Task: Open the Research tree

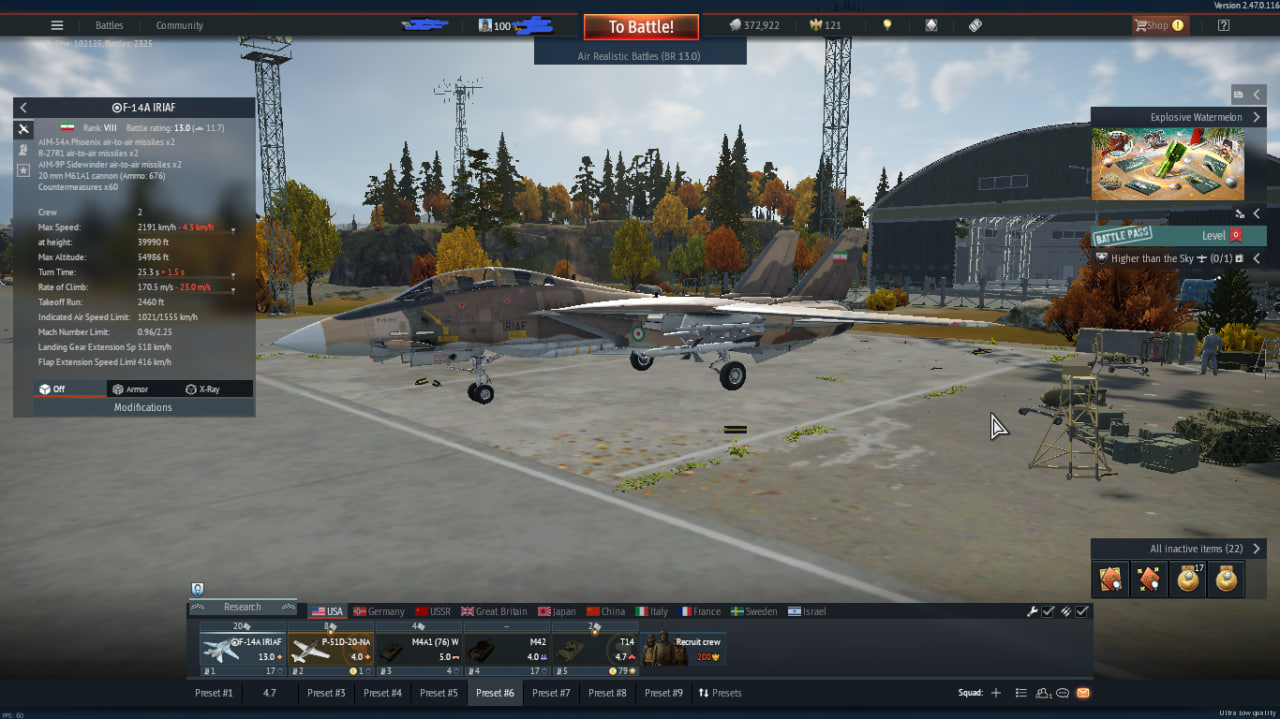Action: [242, 607]
